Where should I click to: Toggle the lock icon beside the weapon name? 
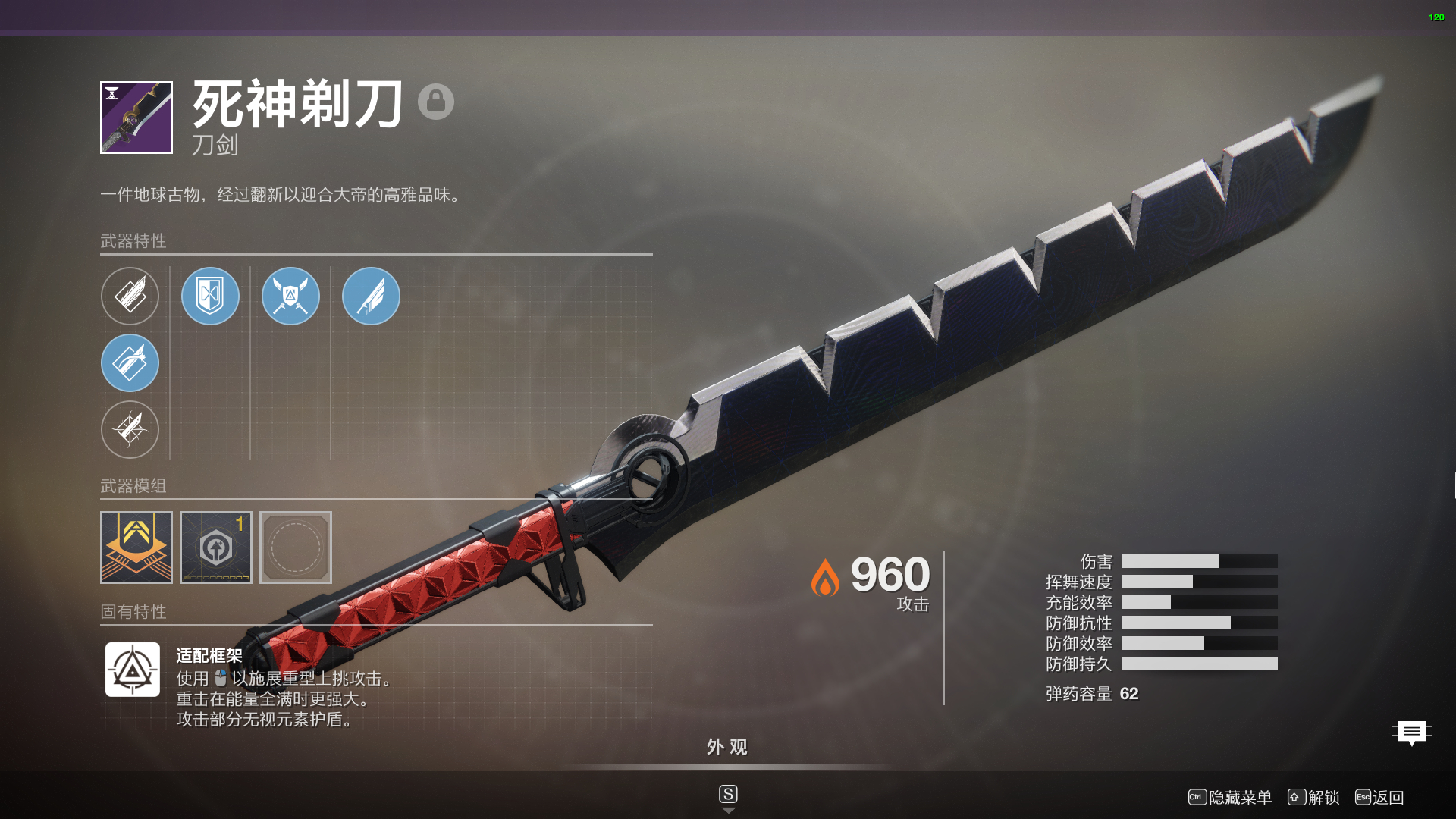pyautogui.click(x=436, y=101)
